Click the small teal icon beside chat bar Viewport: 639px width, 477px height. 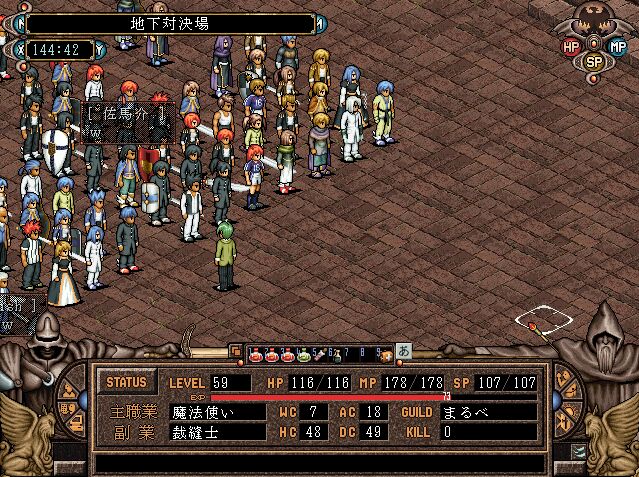(578, 451)
